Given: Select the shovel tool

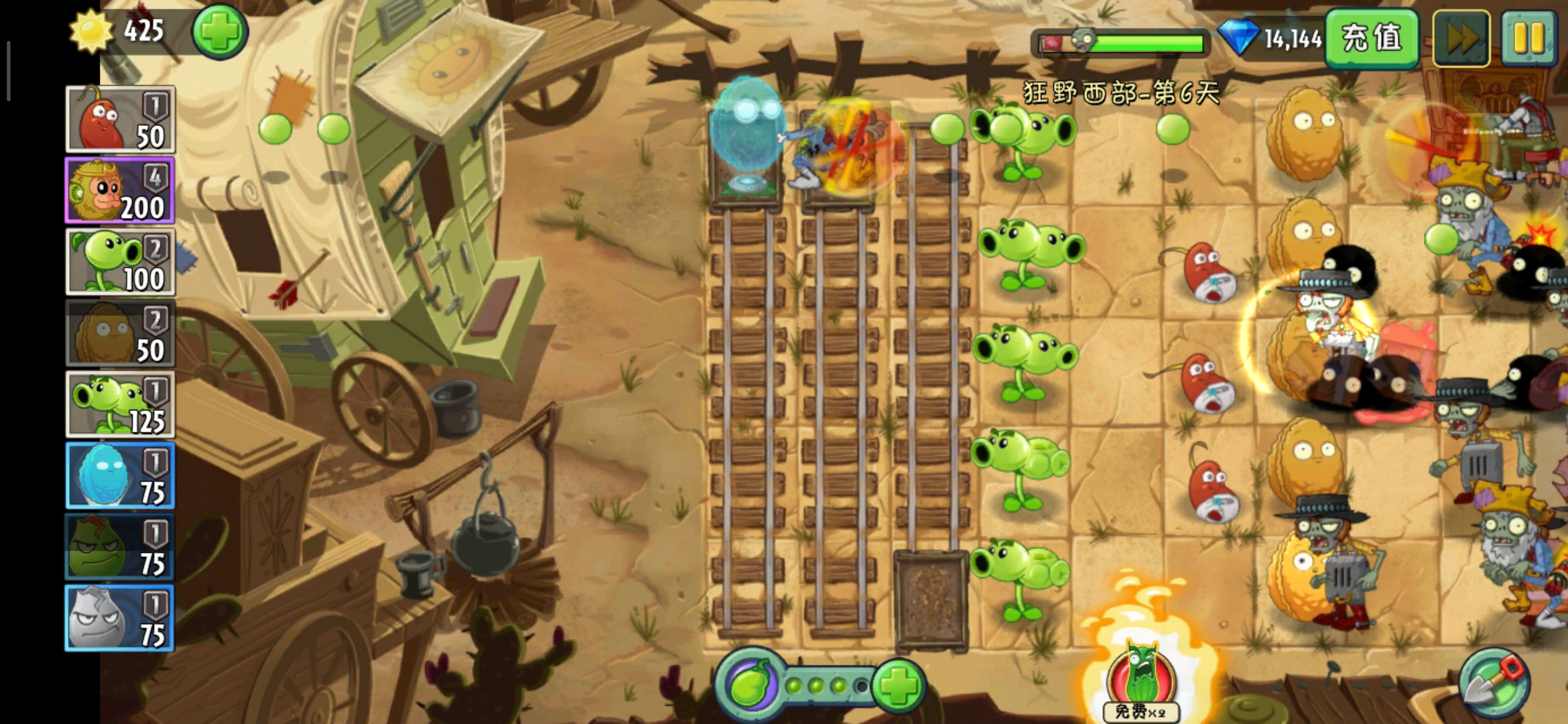Looking at the screenshot, I should click(1494, 683).
